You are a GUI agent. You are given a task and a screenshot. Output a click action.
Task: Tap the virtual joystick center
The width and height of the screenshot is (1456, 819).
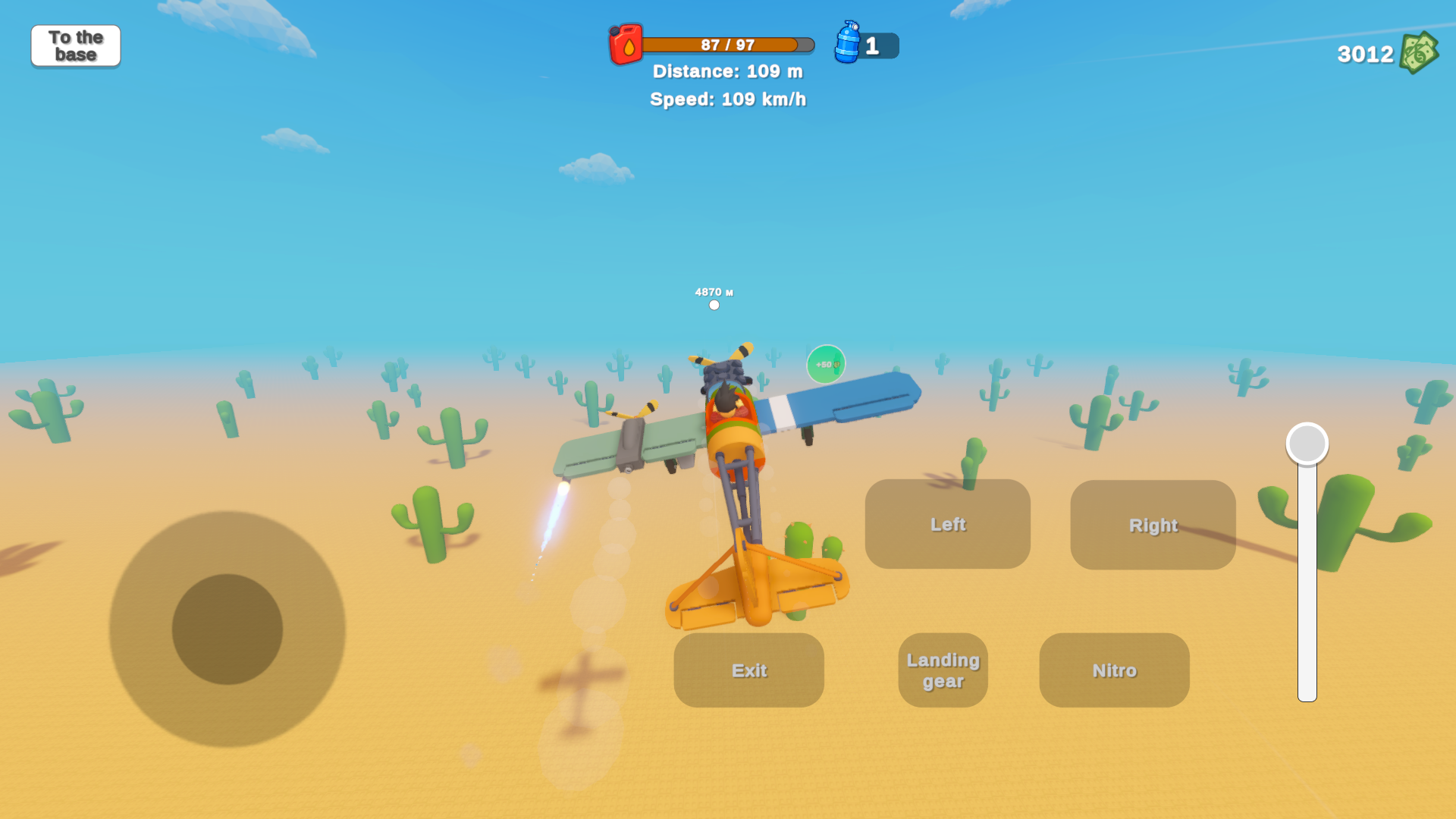click(227, 628)
